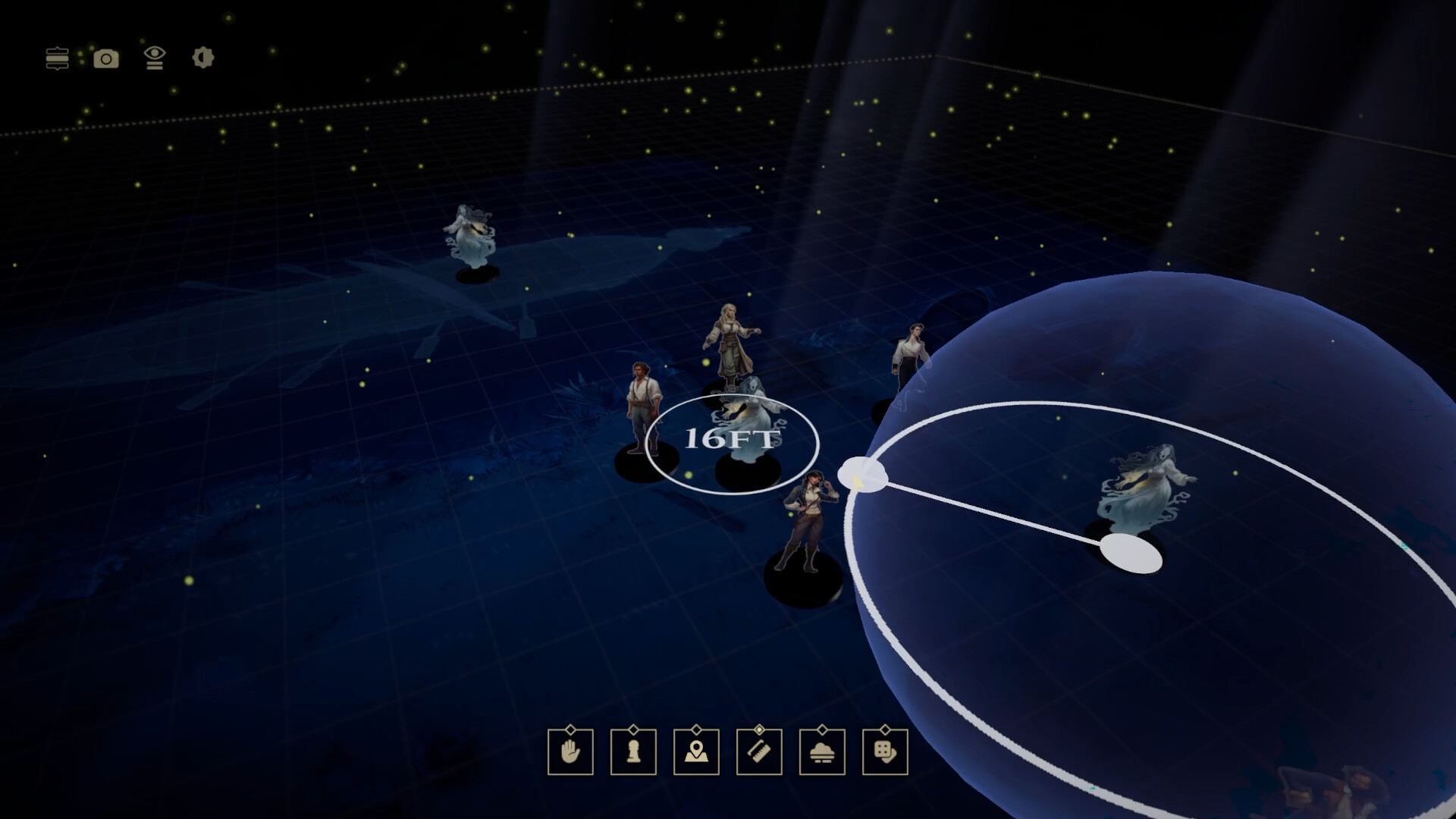Open the dice roller tool
The width and height of the screenshot is (1456, 819).
click(x=885, y=754)
